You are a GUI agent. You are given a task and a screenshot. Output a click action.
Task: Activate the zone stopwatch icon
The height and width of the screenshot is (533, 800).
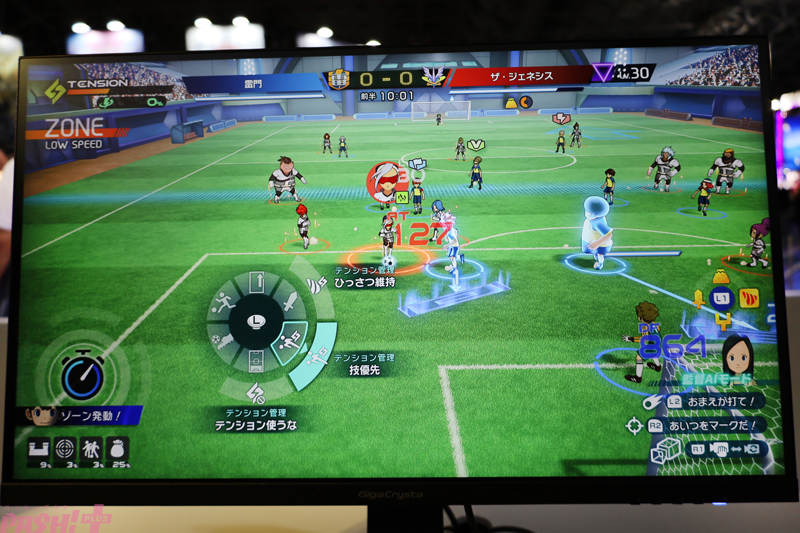(x=81, y=378)
